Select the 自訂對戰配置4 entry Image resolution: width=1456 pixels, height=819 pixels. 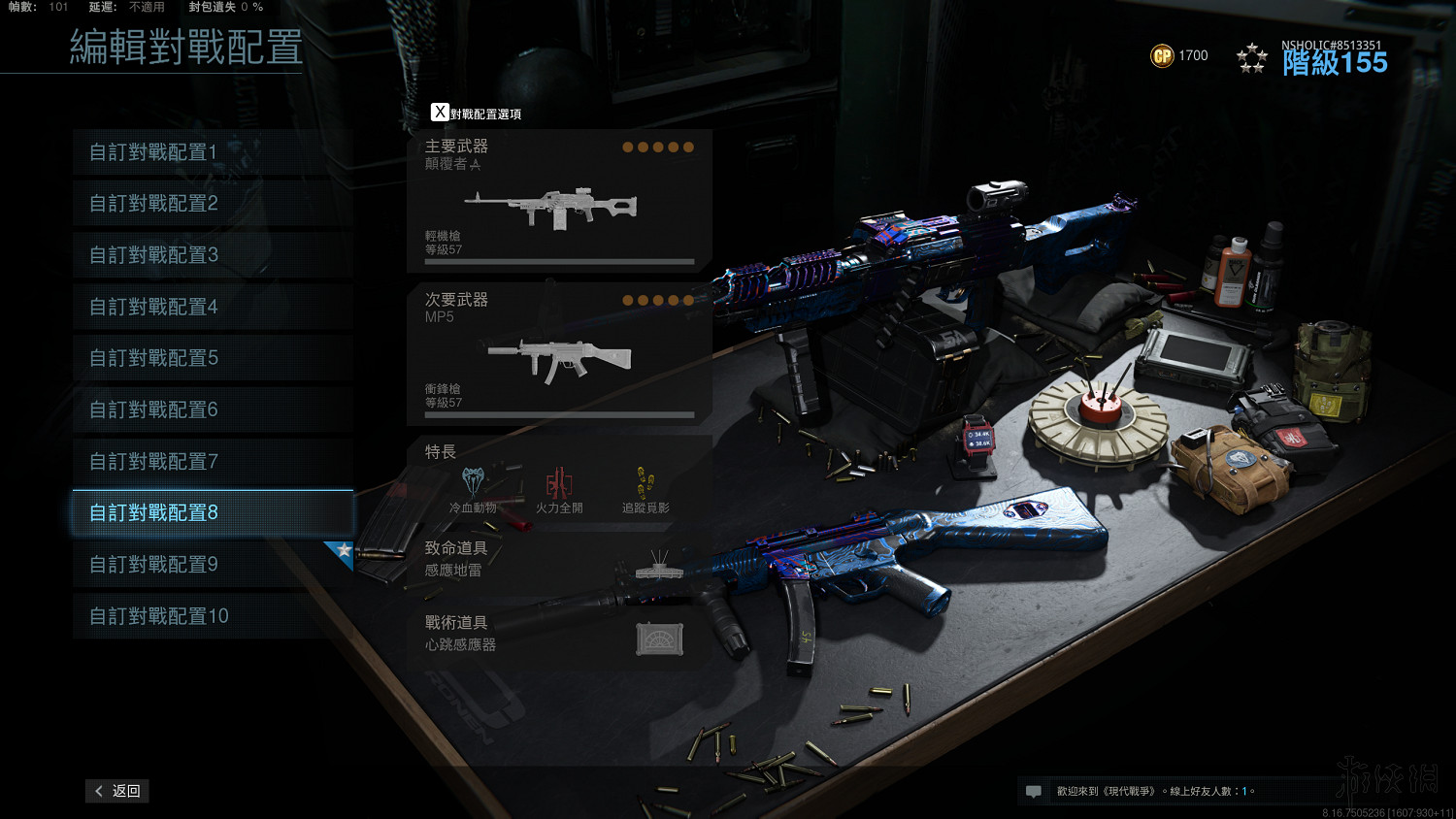212,307
